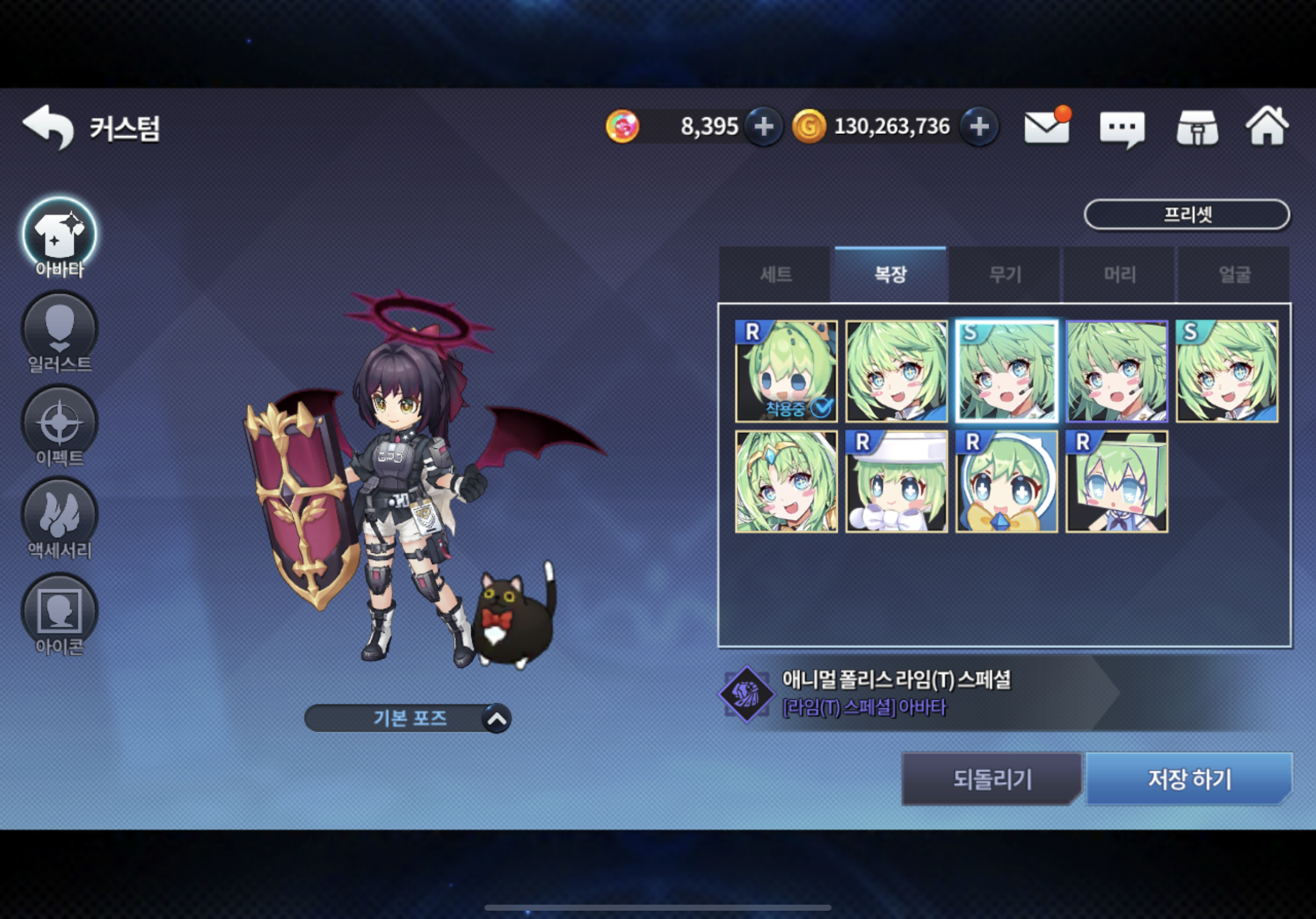
Task: Open the 이펙트 effect category
Action: point(60,425)
